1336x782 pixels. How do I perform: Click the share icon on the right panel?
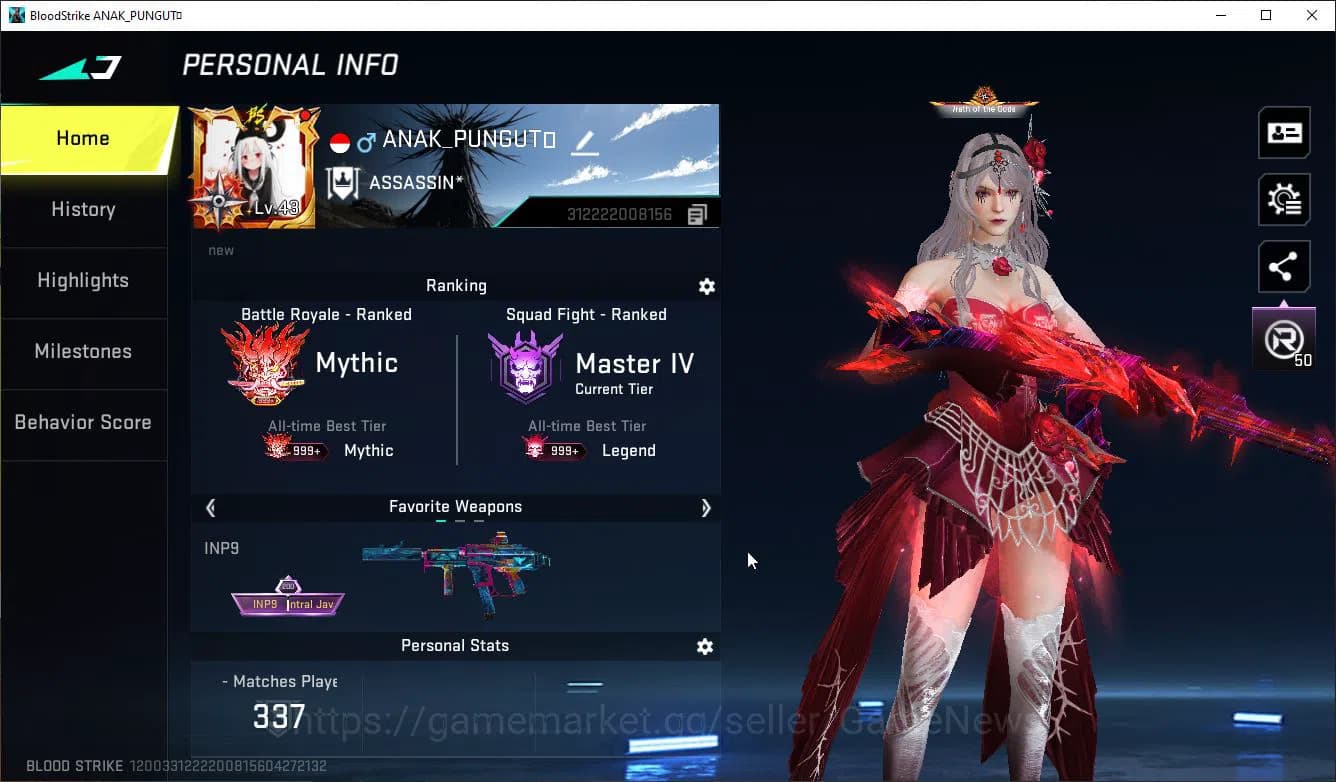coord(1284,266)
